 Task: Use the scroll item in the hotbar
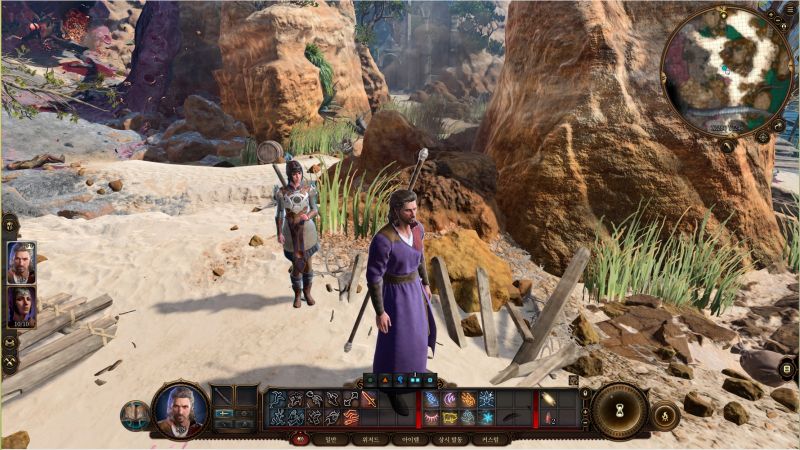(x=548, y=399)
